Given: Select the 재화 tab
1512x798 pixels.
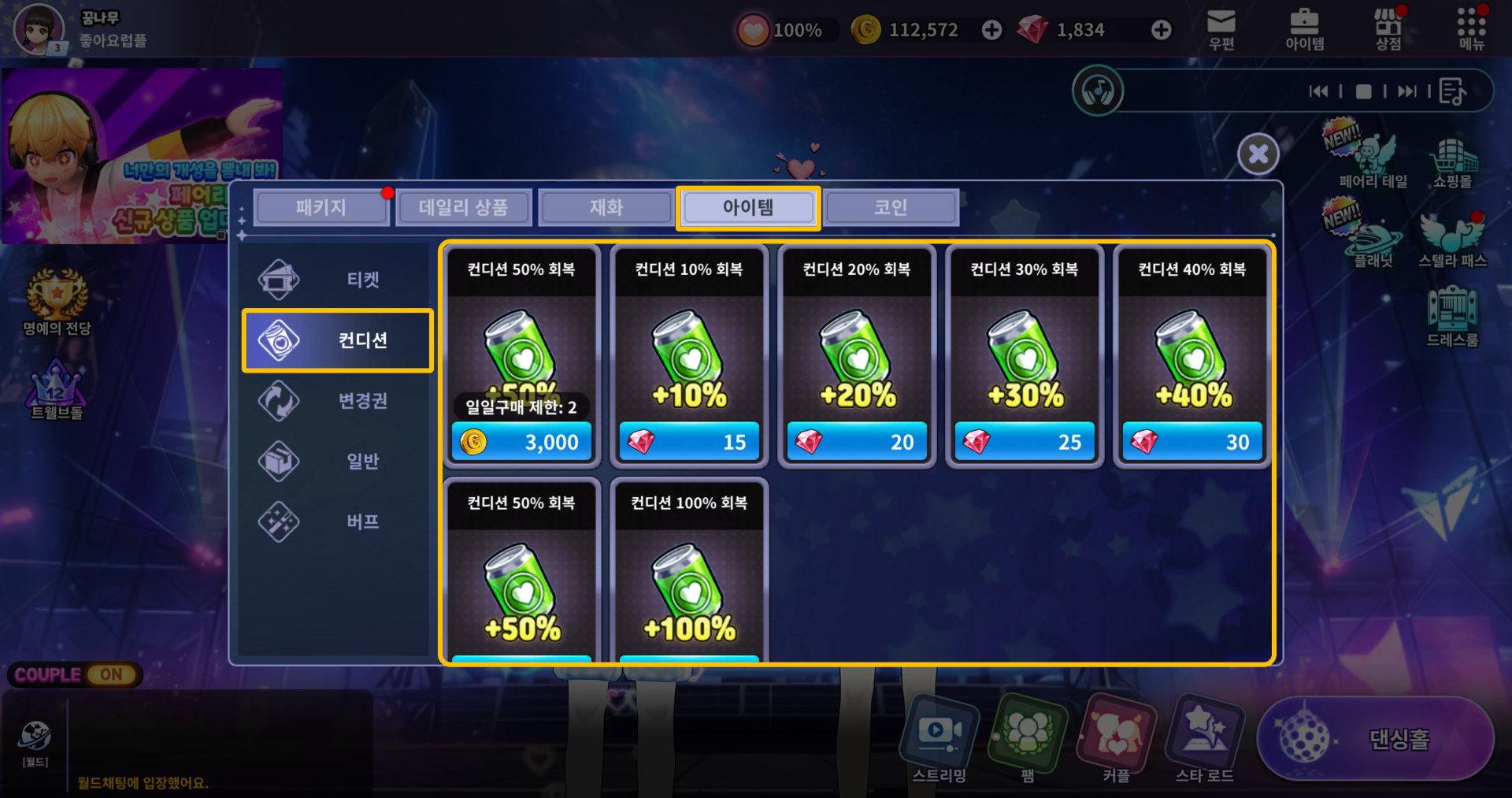Looking at the screenshot, I should (606, 208).
